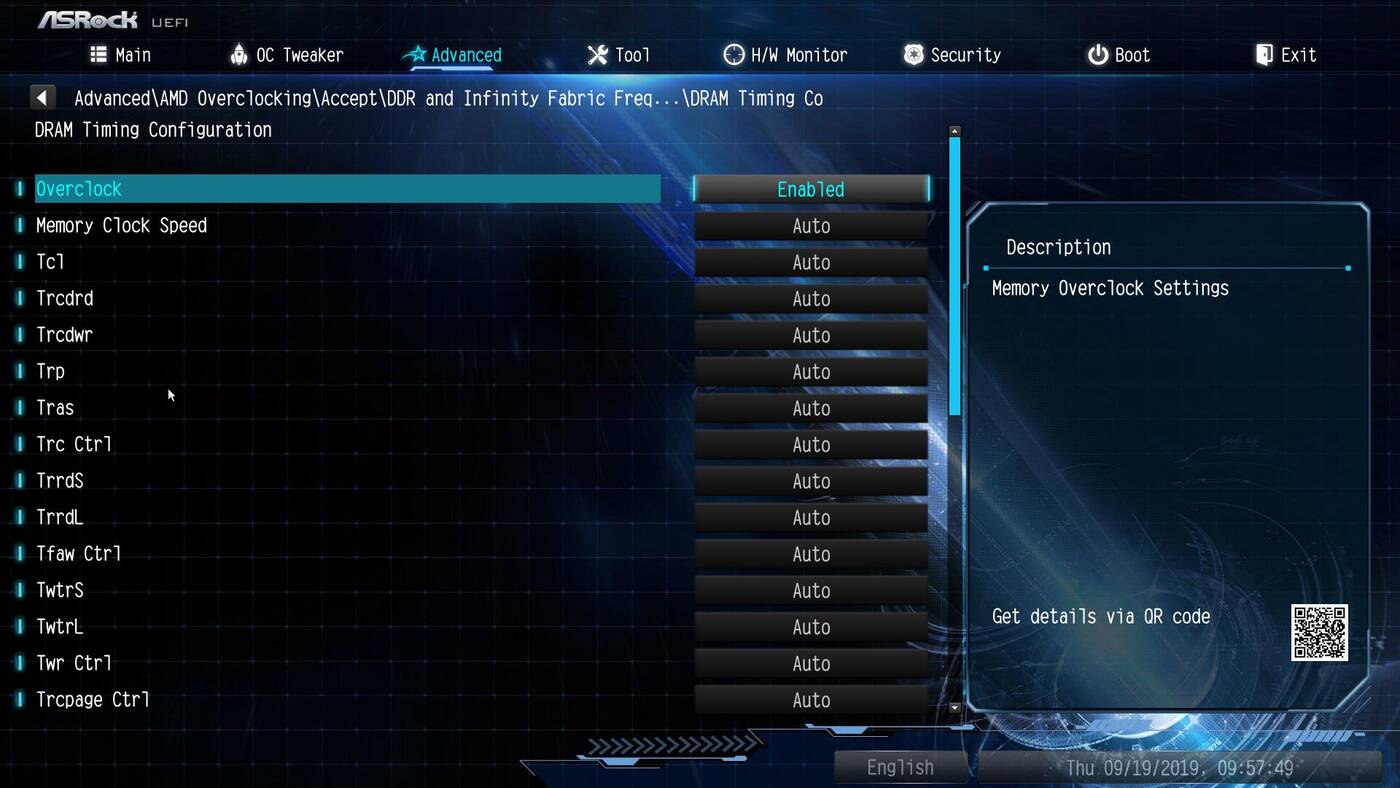Open the H/W Monitor tab

tap(785, 55)
